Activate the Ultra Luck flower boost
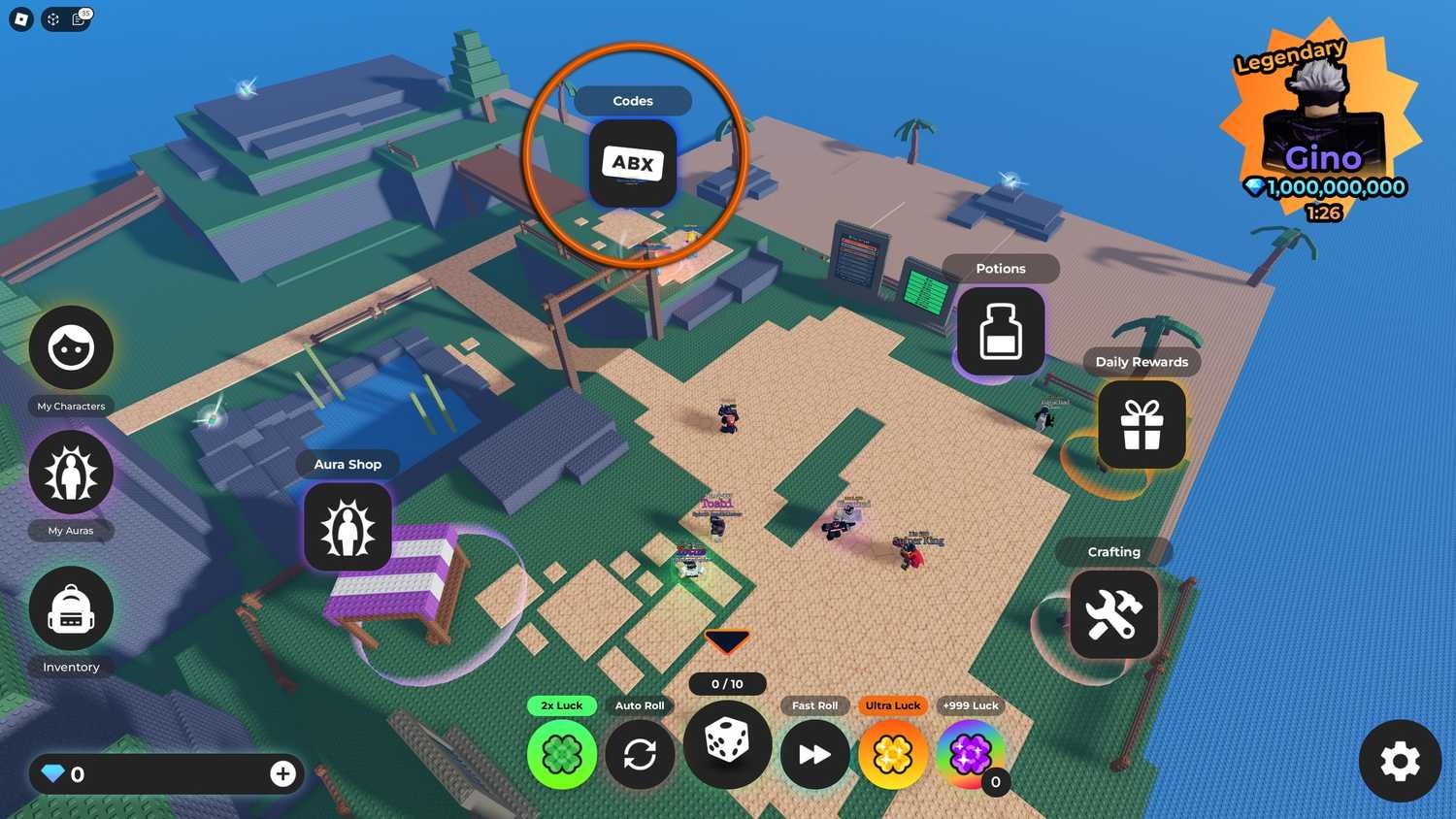The image size is (1456, 819). pyautogui.click(x=892, y=755)
